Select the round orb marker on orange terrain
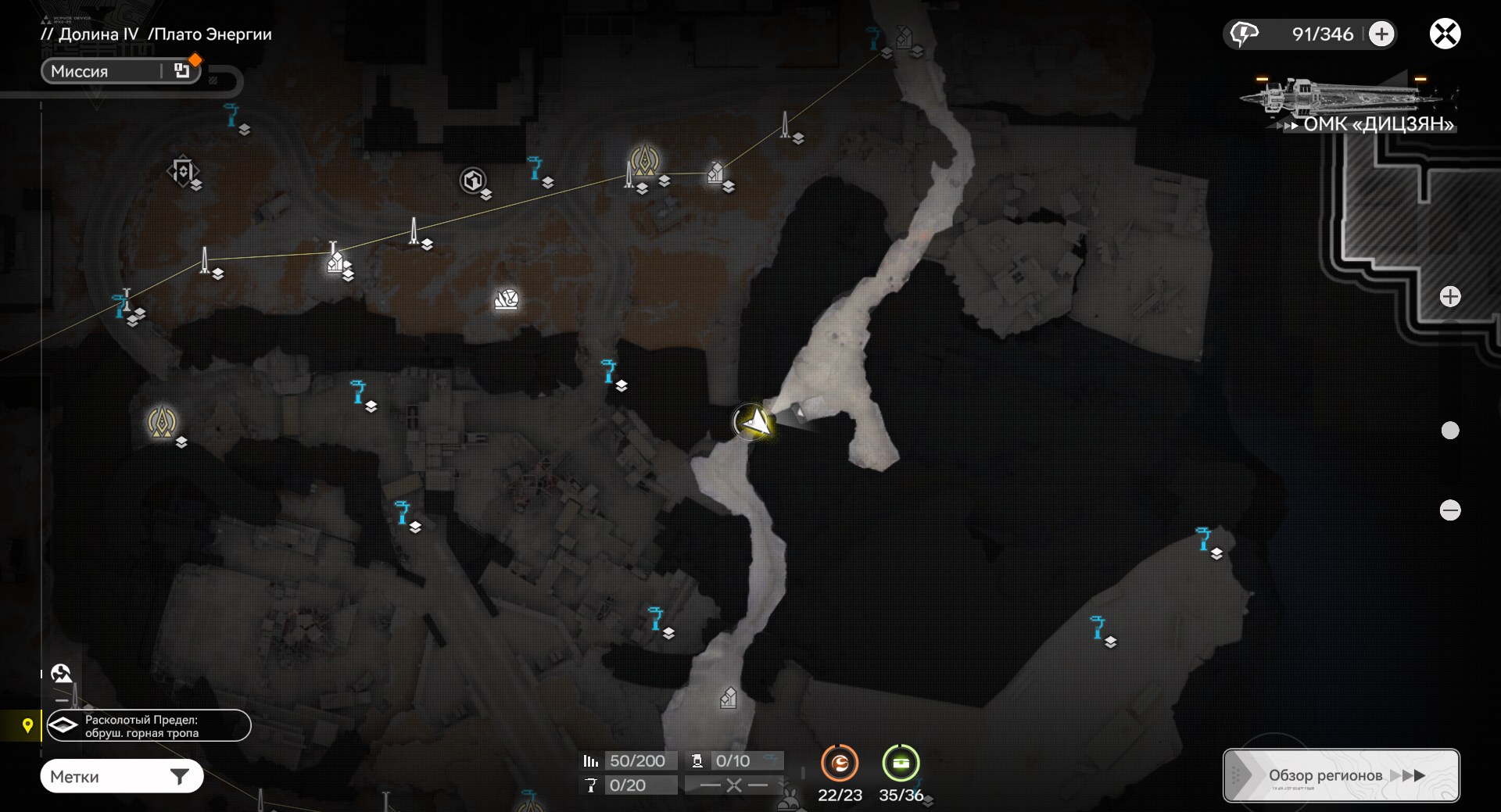This screenshot has width=1501, height=812. pos(507,299)
